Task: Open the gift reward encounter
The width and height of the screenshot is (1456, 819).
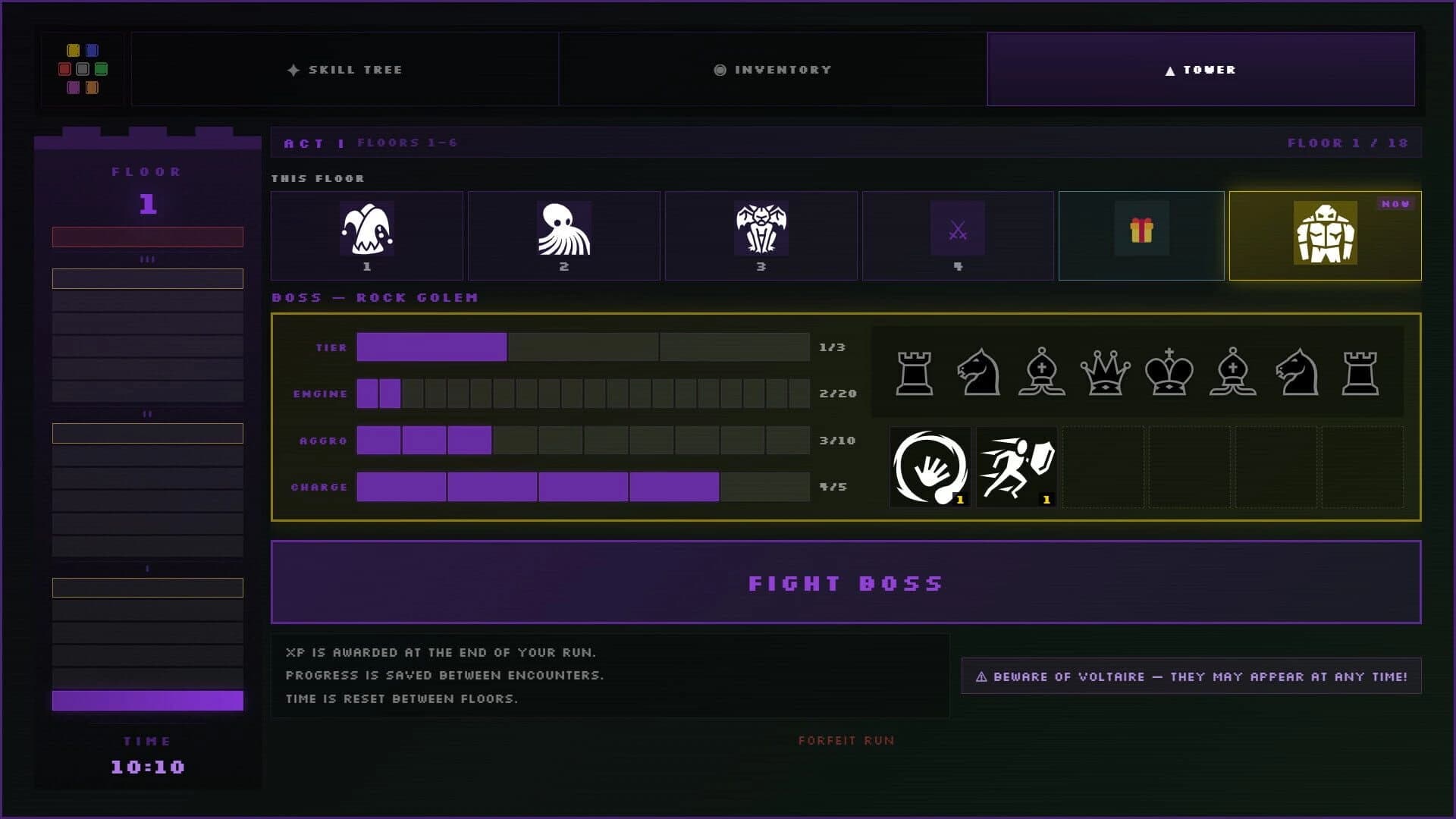Action: click(x=1142, y=235)
